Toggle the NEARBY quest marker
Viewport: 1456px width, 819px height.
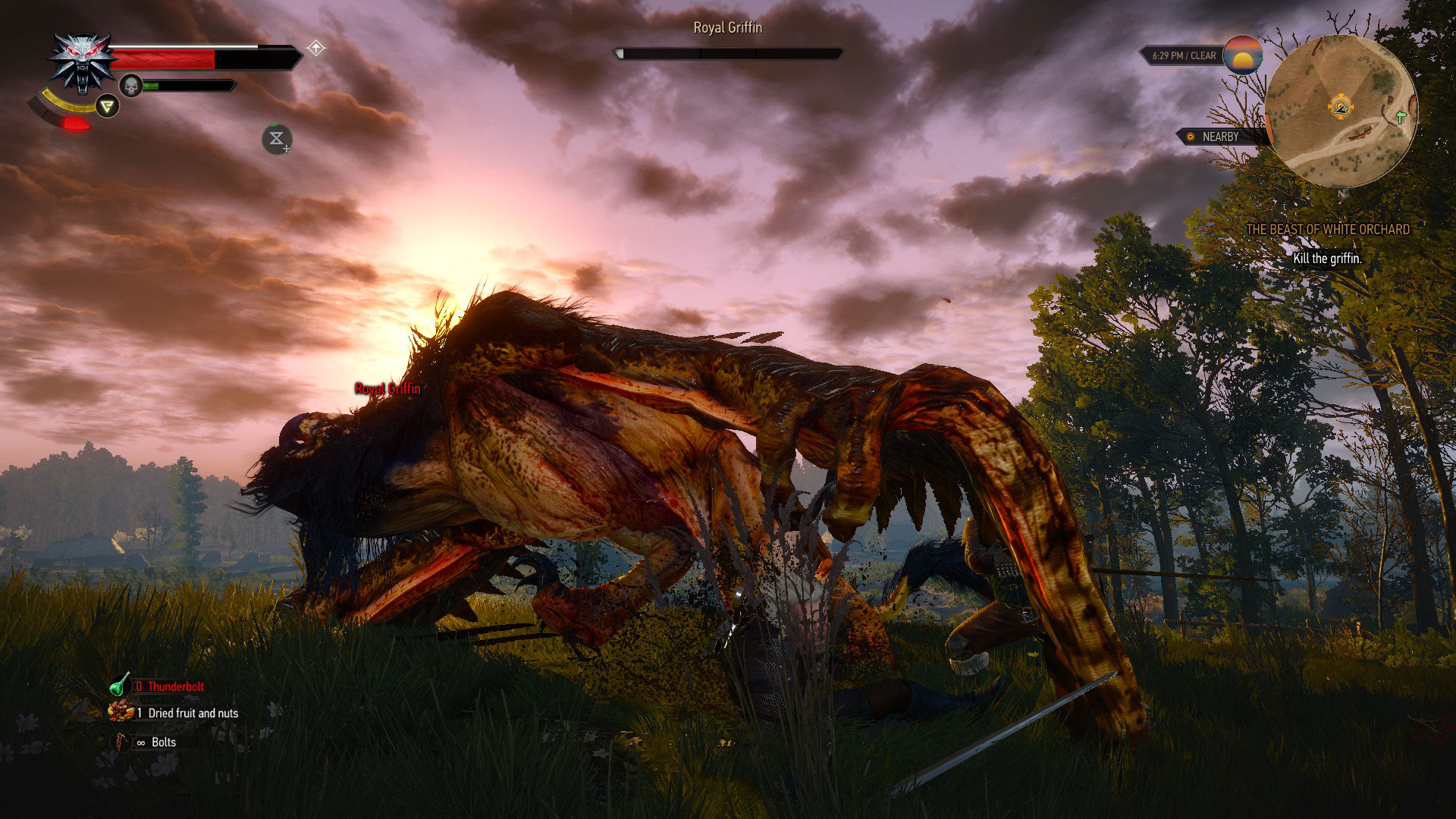pyautogui.click(x=1213, y=137)
